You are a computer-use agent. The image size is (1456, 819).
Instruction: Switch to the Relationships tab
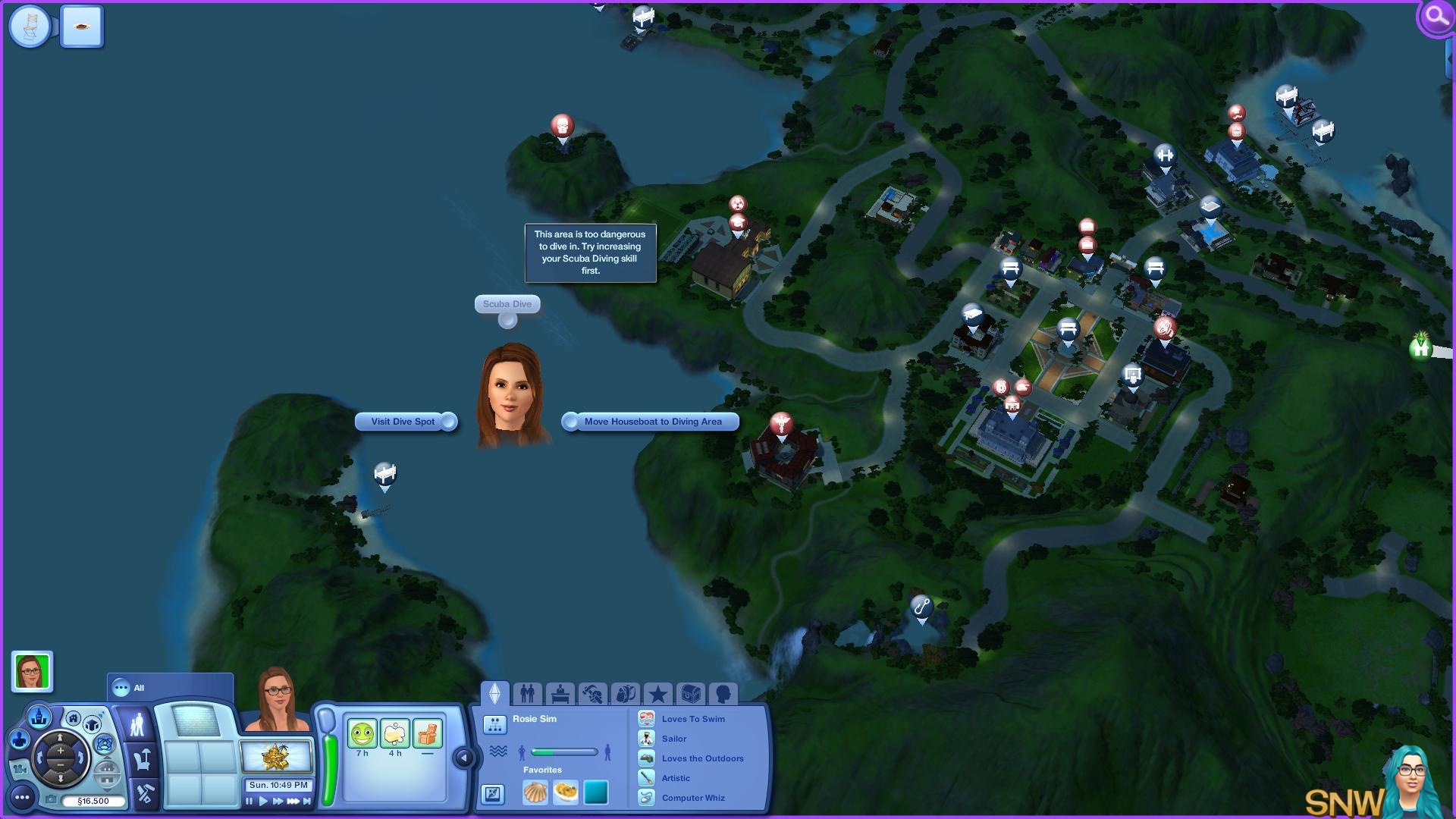(x=527, y=693)
